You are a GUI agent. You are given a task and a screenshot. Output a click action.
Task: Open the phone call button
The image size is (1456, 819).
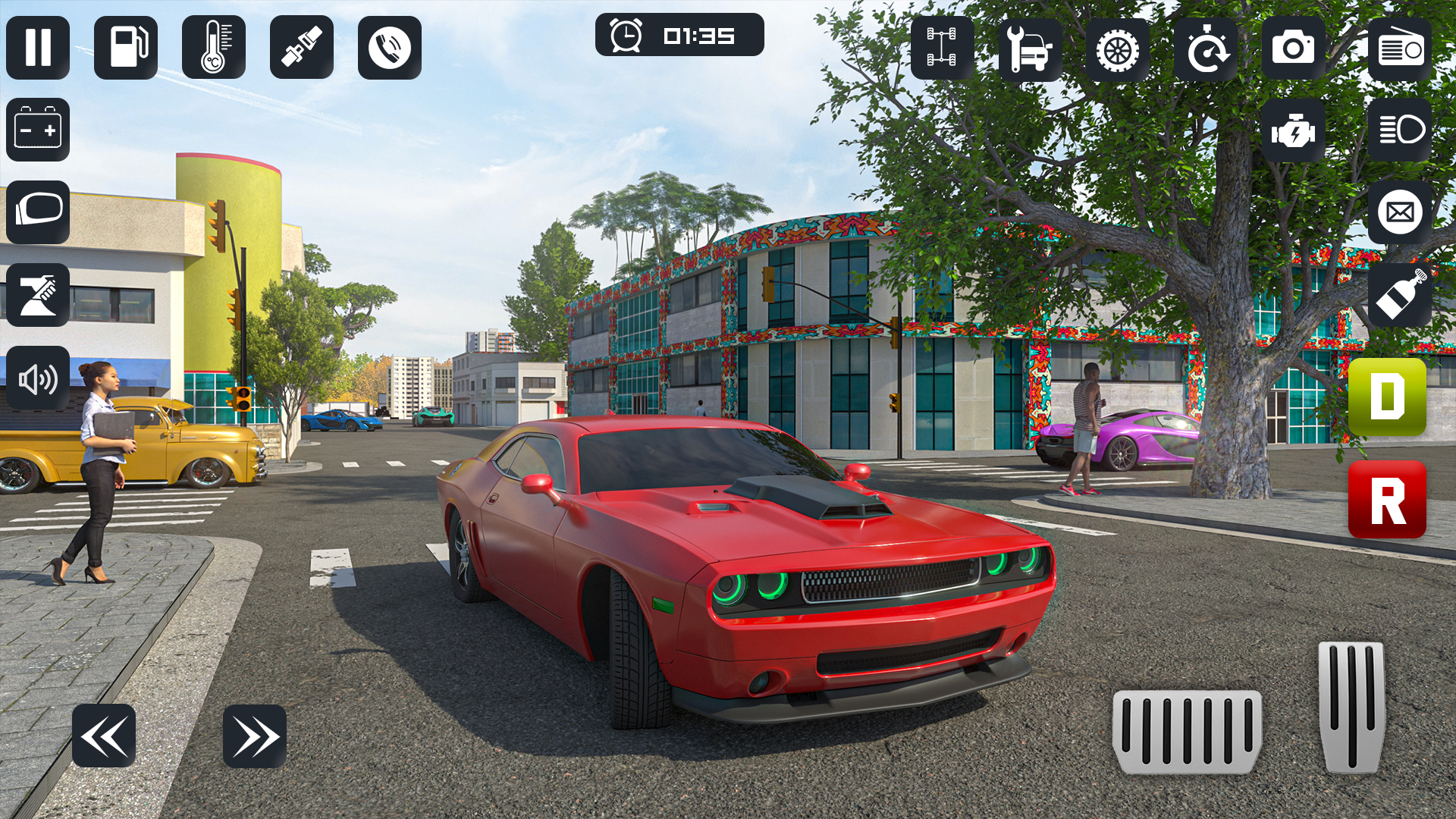390,47
